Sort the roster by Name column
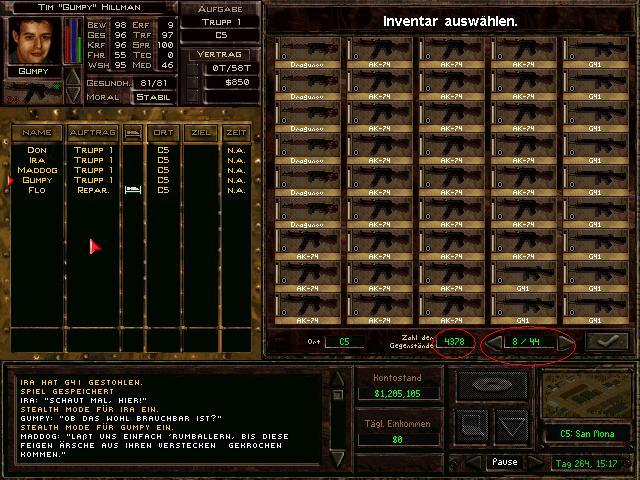 coord(37,132)
